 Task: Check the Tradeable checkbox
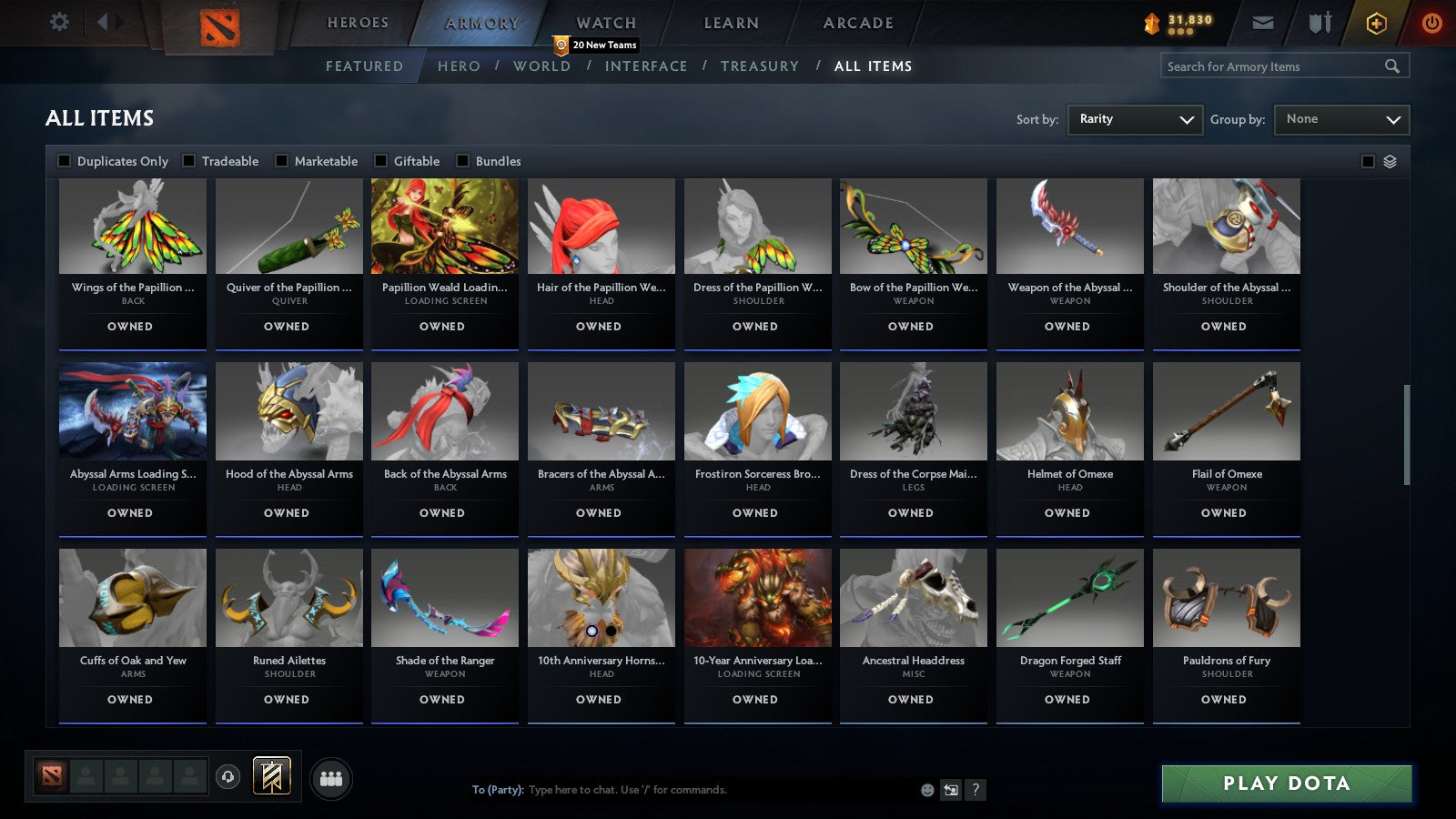[x=189, y=160]
